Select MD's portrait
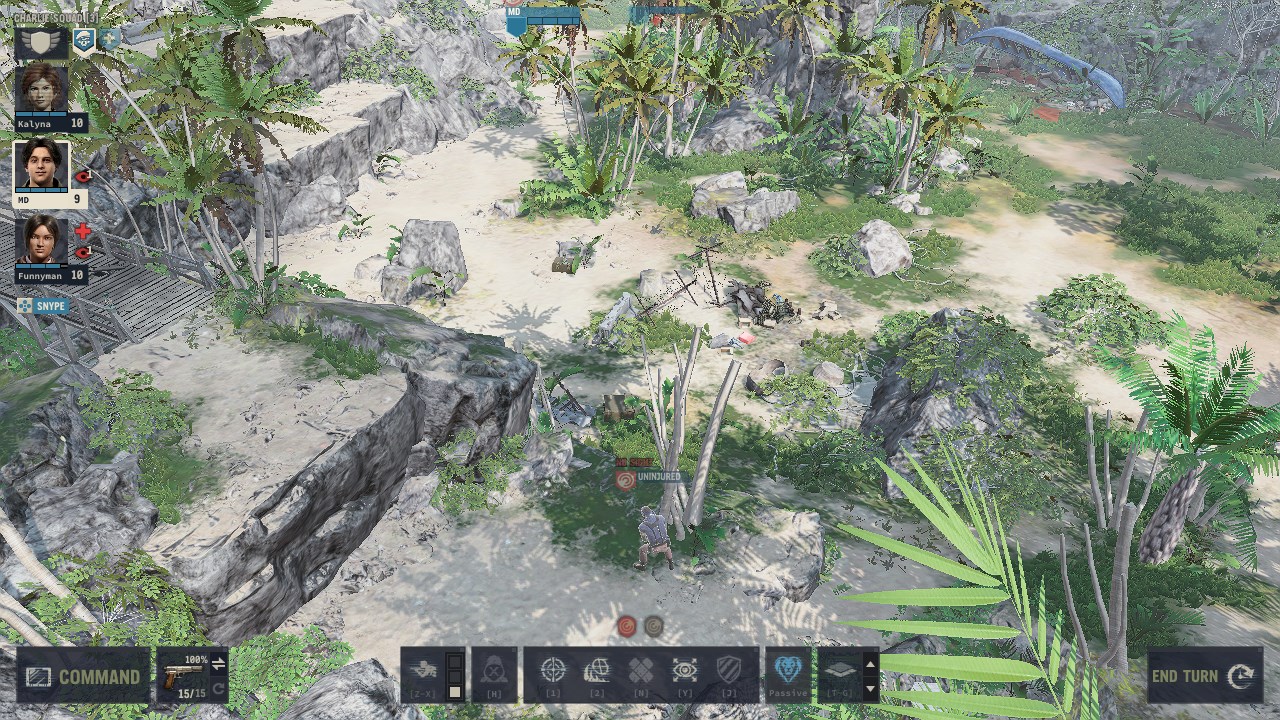 coord(42,166)
